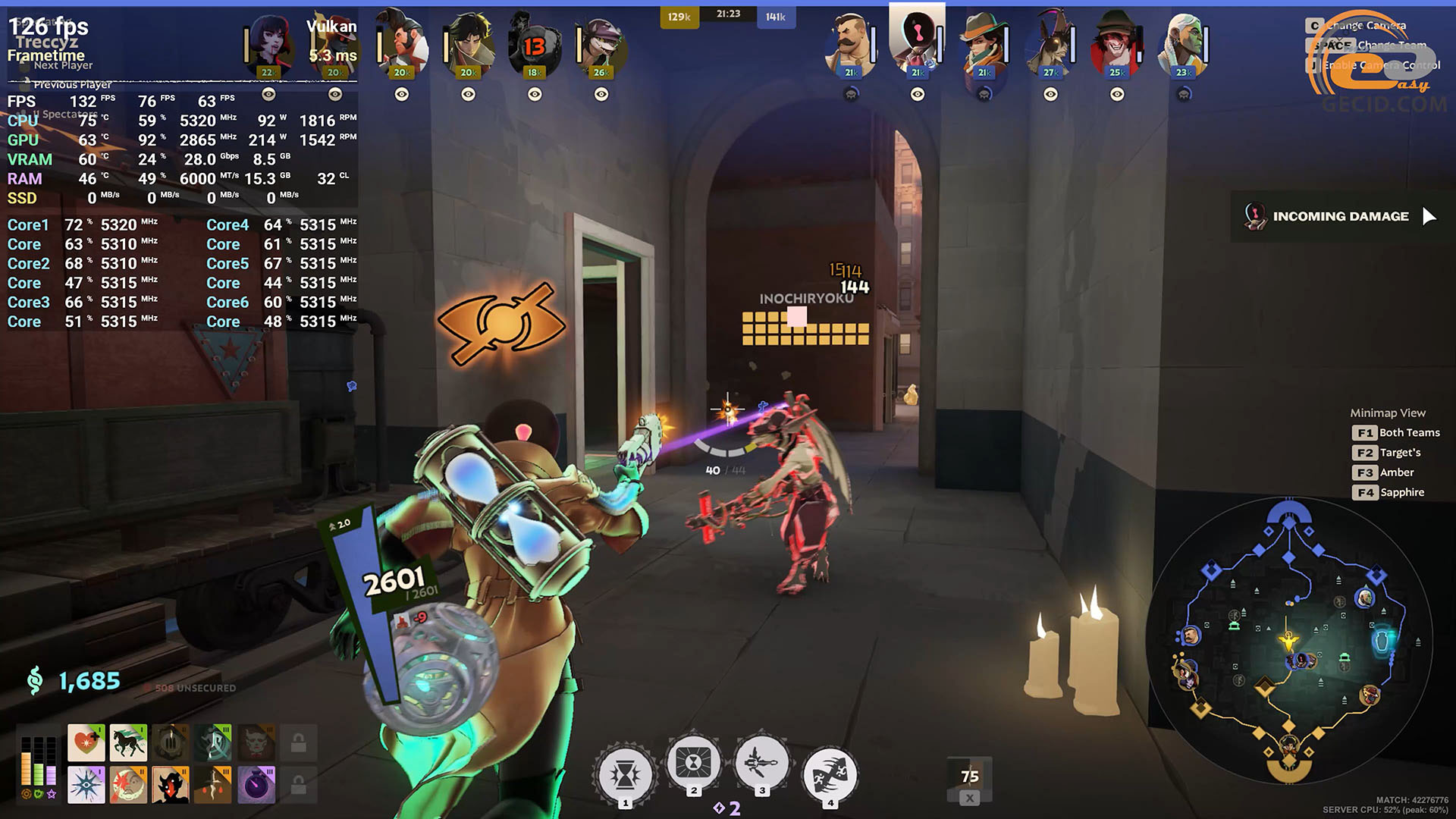This screenshot has width=1456, height=819.
Task: Use the flying weapon ability, slot 3
Action: click(x=761, y=763)
